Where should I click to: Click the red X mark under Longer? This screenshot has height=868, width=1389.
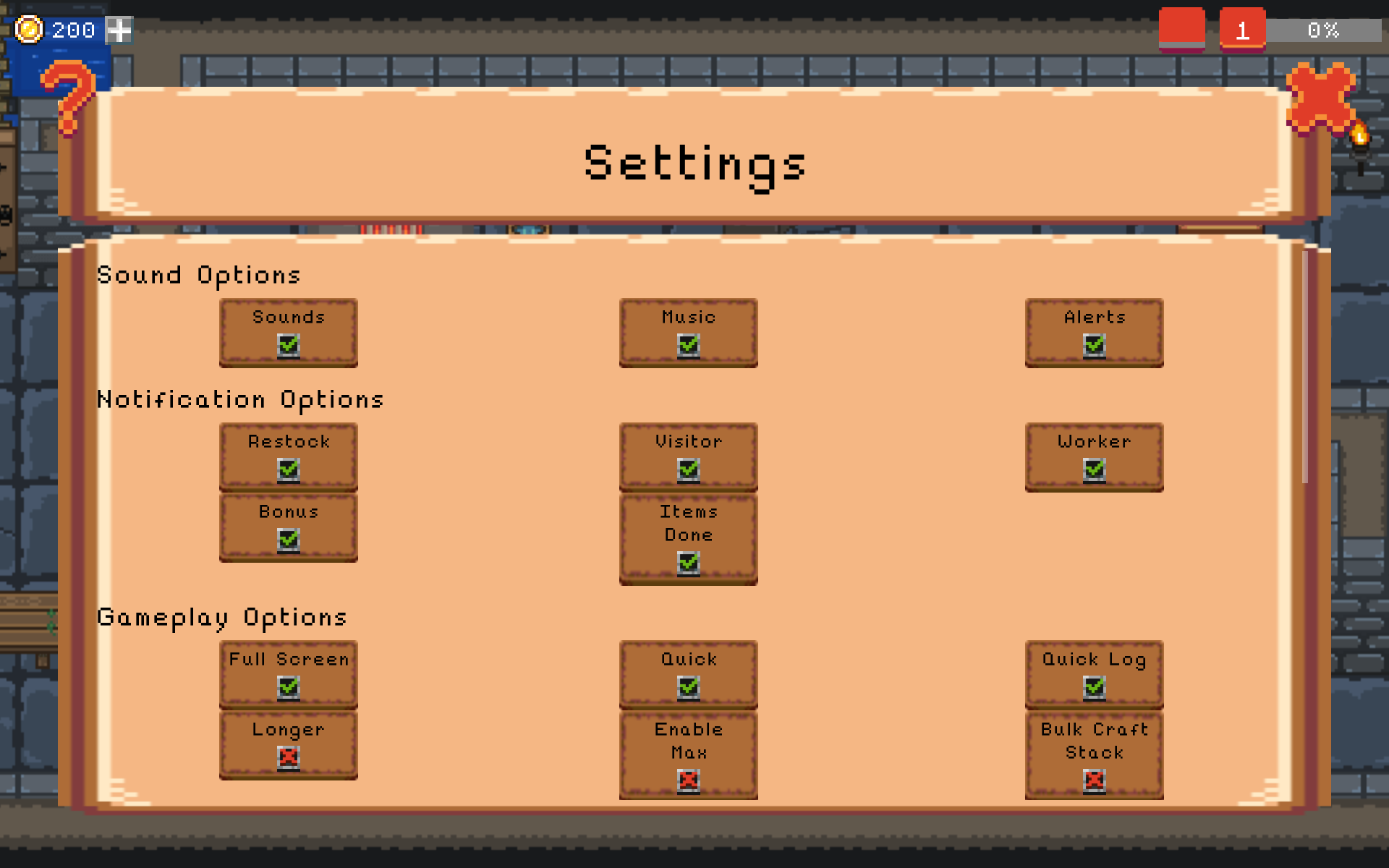(288, 757)
